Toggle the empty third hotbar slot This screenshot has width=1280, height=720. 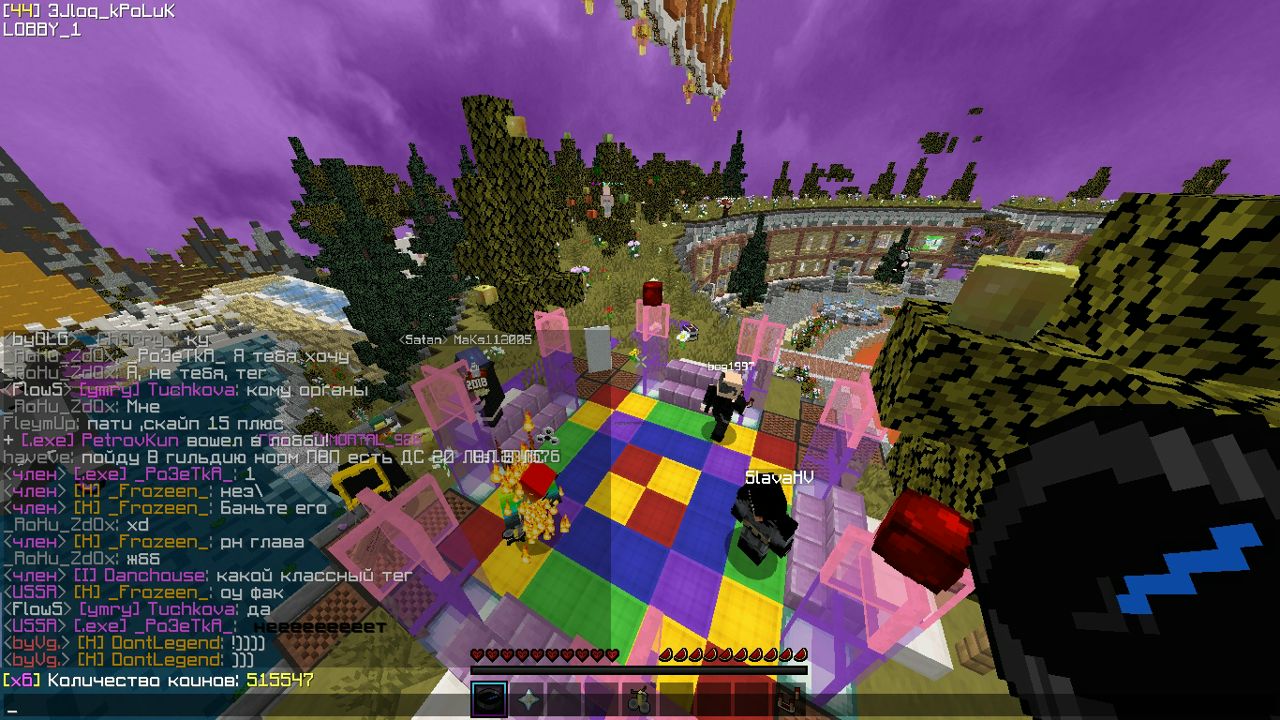point(562,699)
